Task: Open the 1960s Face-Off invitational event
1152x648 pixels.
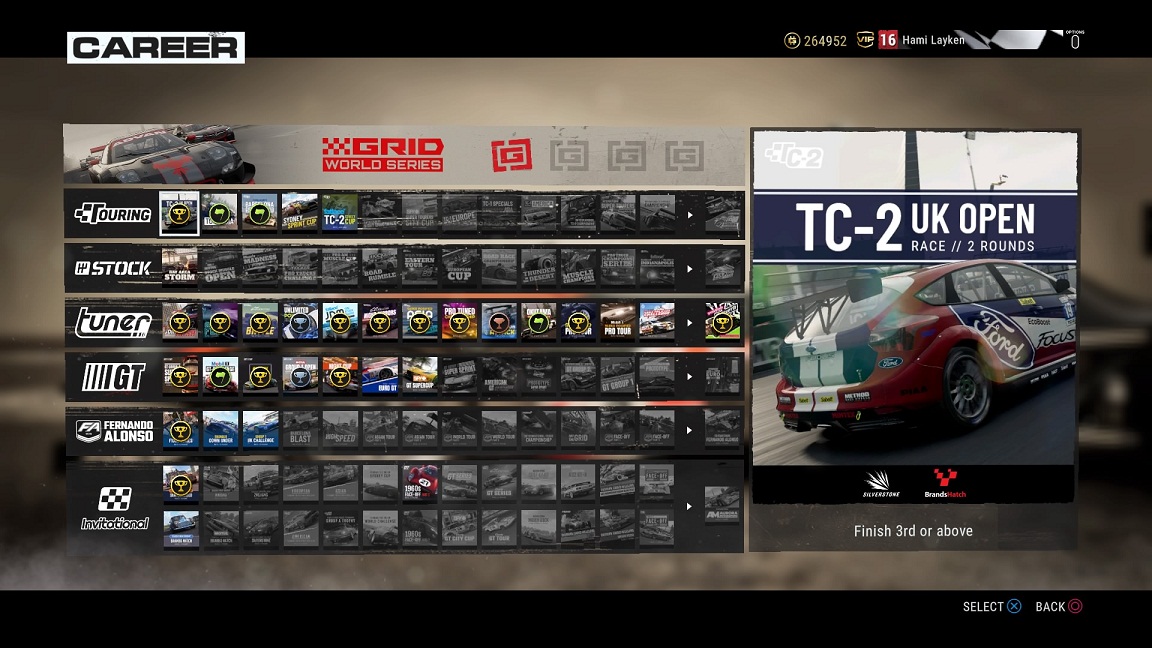Action: pos(420,483)
